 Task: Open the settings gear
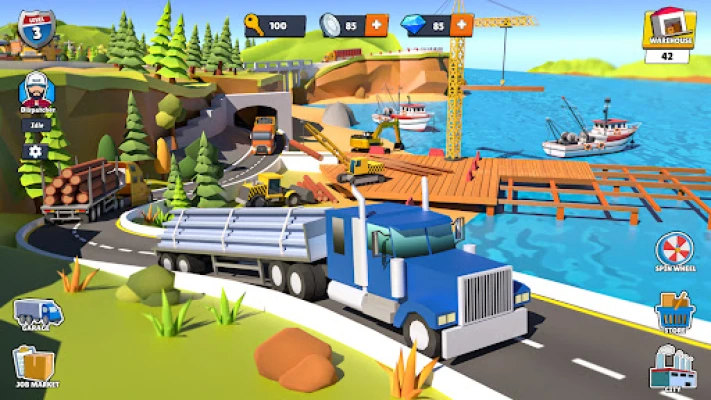tap(36, 152)
